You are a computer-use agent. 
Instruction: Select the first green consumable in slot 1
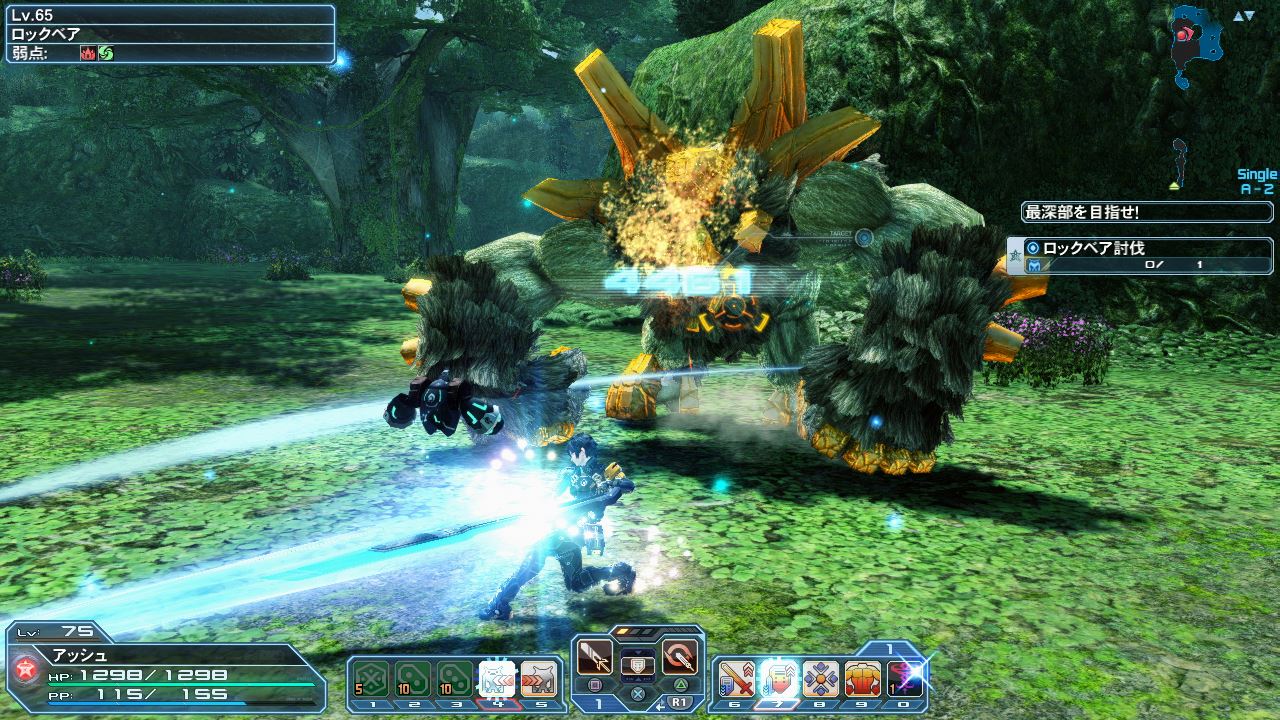[371, 679]
